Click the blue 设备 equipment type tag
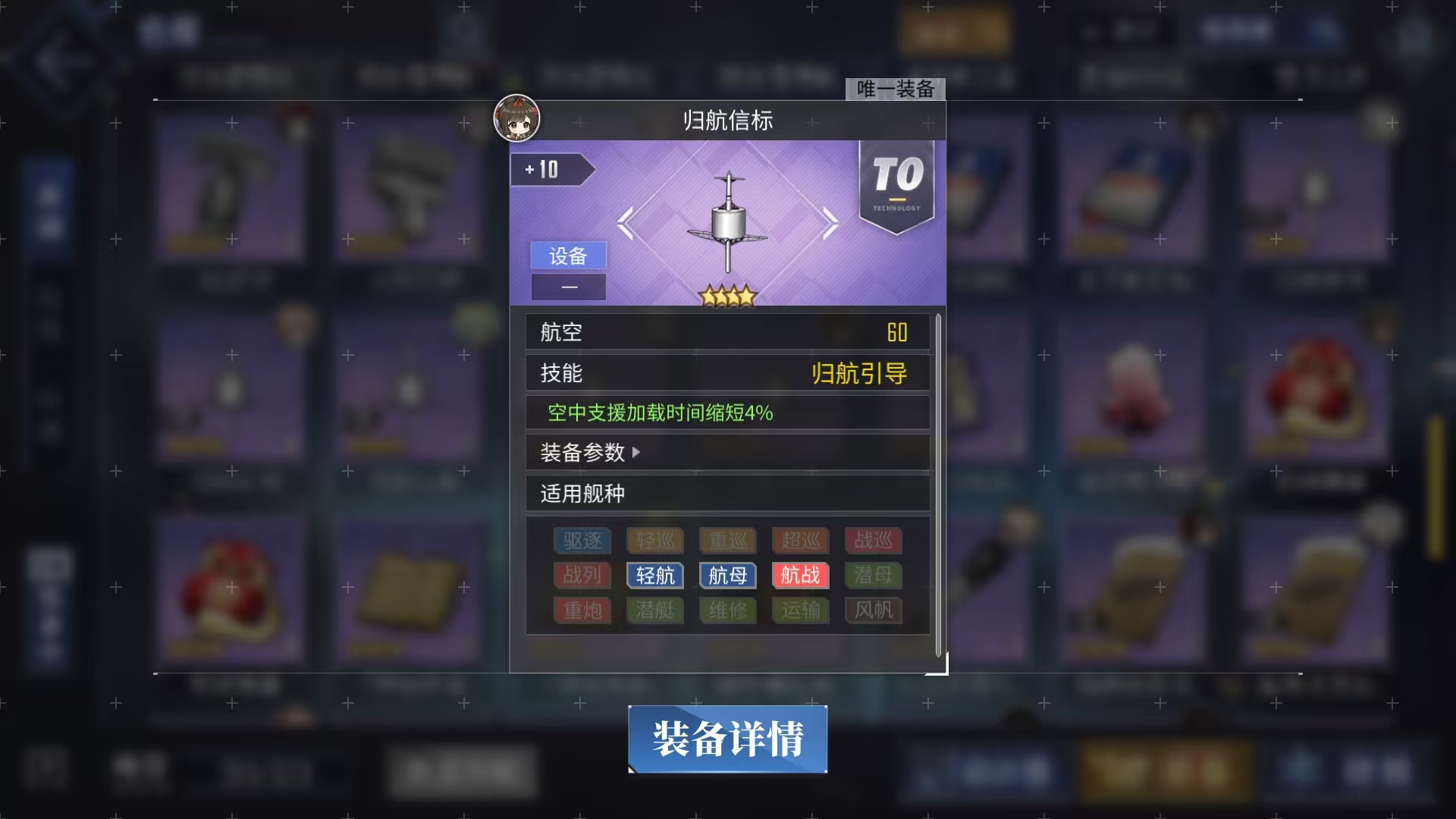Image resolution: width=1456 pixels, height=819 pixels. [568, 256]
